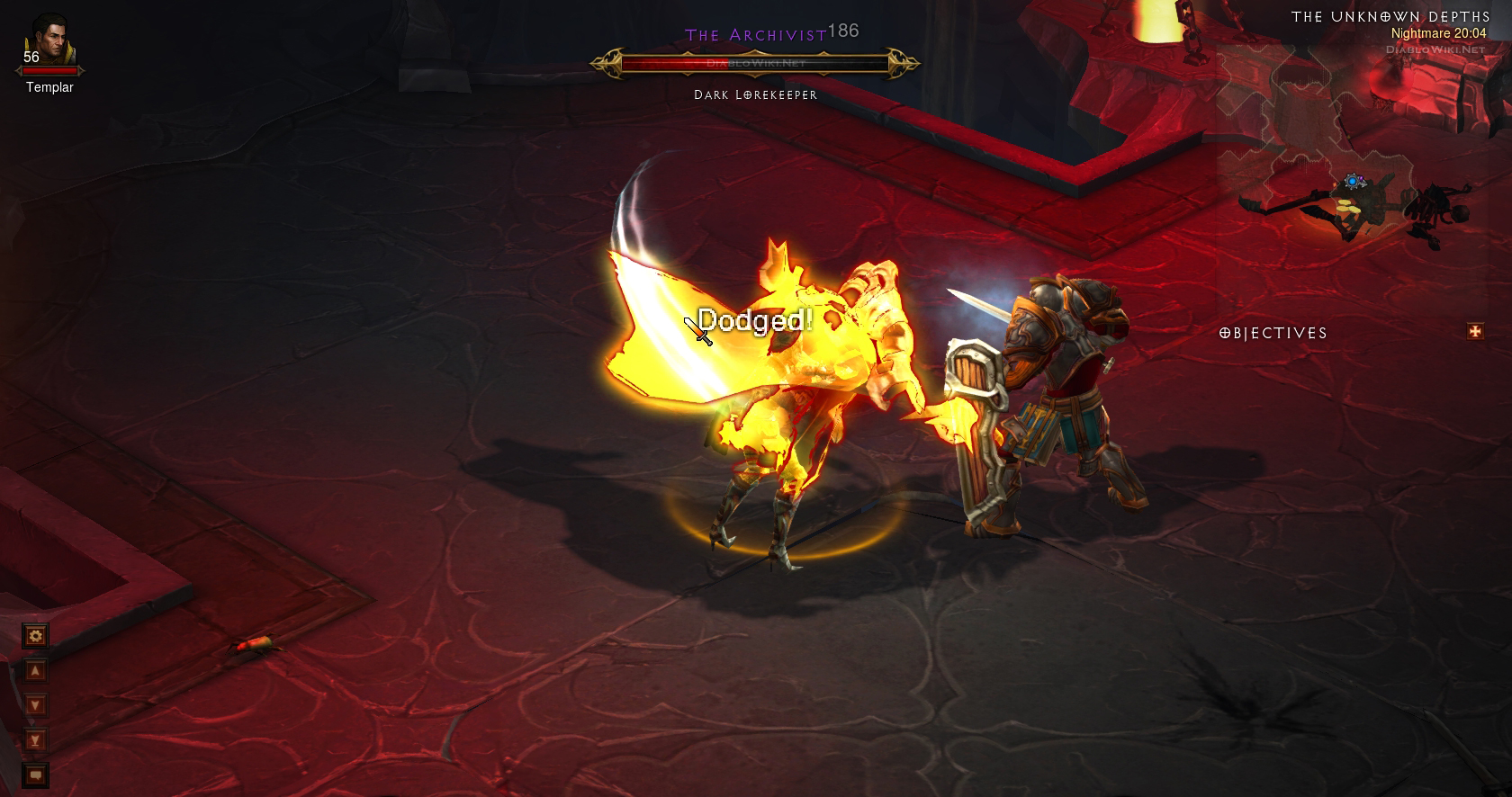The width and height of the screenshot is (1512, 797).
Task: Click the chat scroll up arrow button
Action: (36, 671)
